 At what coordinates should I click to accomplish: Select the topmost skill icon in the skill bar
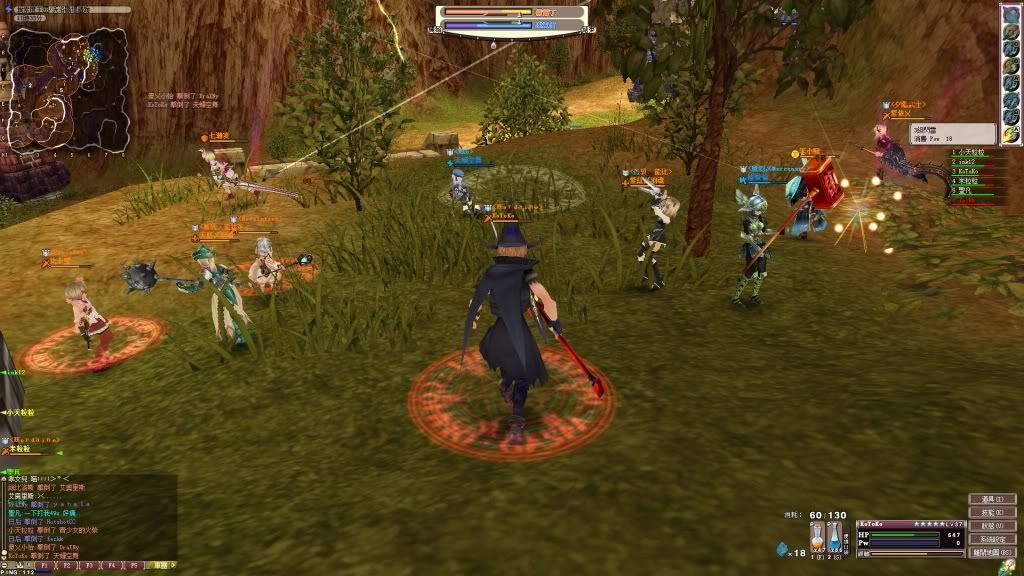1011,15
